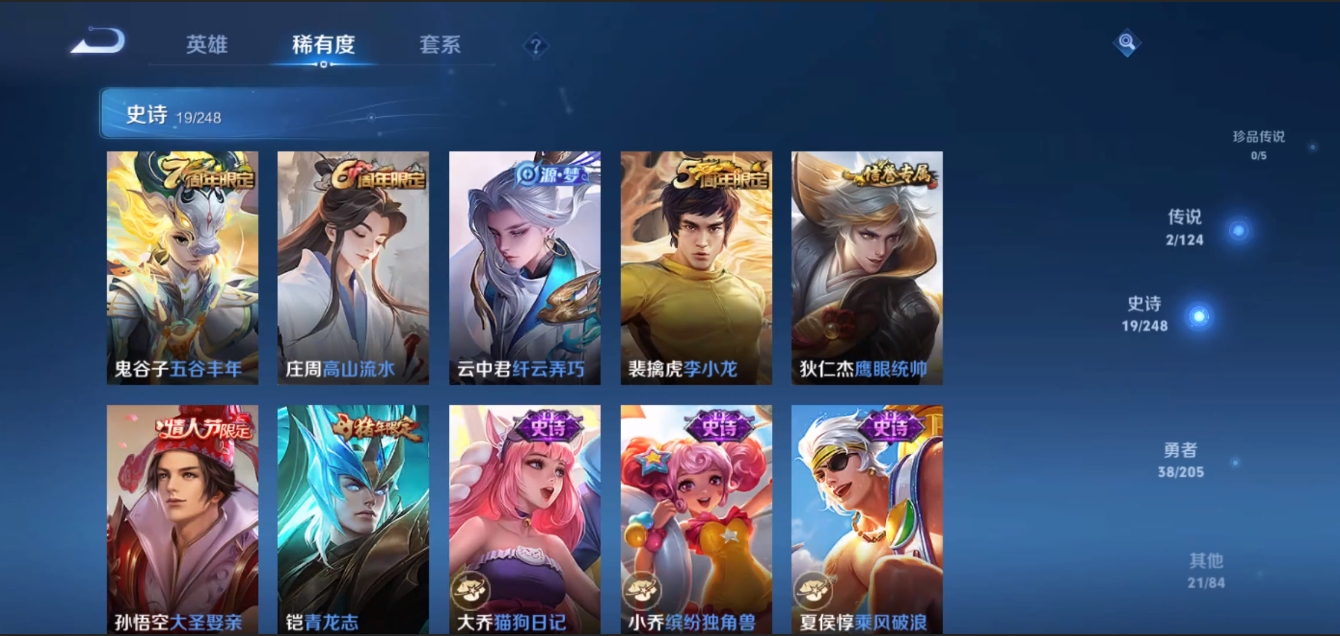Viewport: 1340px width, 636px height.
Task: Open the 云中君 纤云弄巧 skin card
Action: [x=525, y=267]
